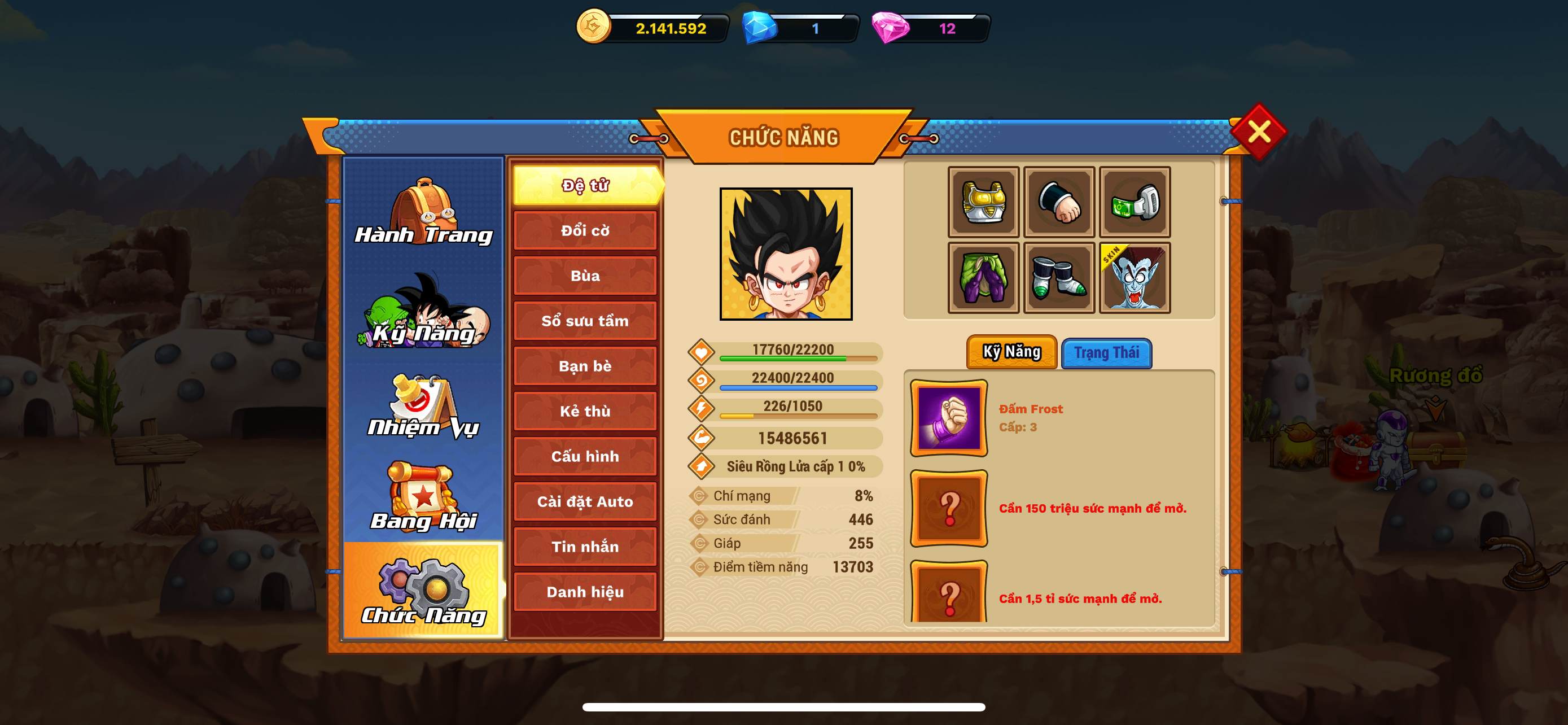Show the Bạn bè friends list
1568x725 pixels.
tap(585, 366)
